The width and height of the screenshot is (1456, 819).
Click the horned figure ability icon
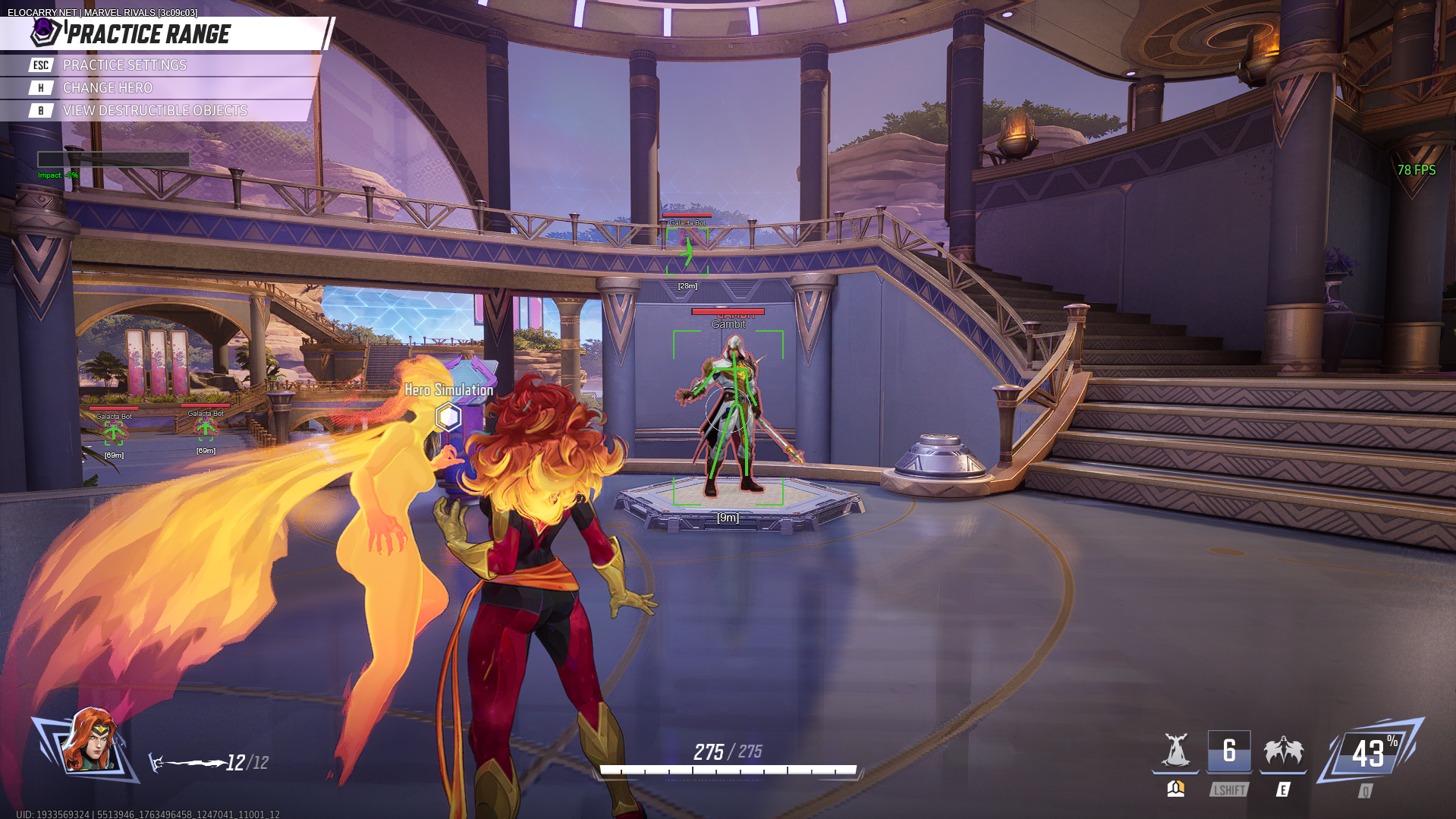click(1175, 751)
